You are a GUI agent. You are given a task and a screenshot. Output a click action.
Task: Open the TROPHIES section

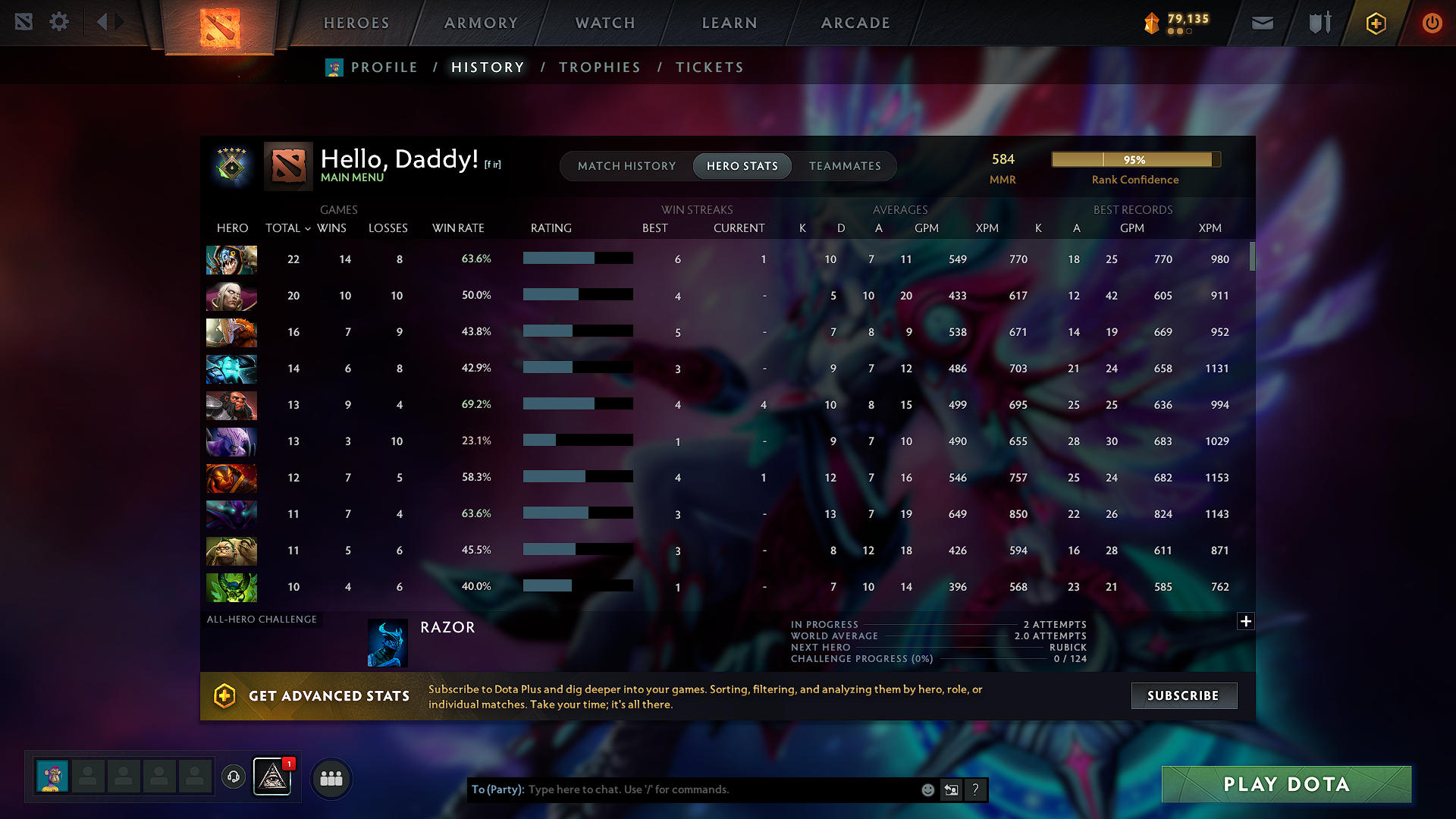[599, 67]
